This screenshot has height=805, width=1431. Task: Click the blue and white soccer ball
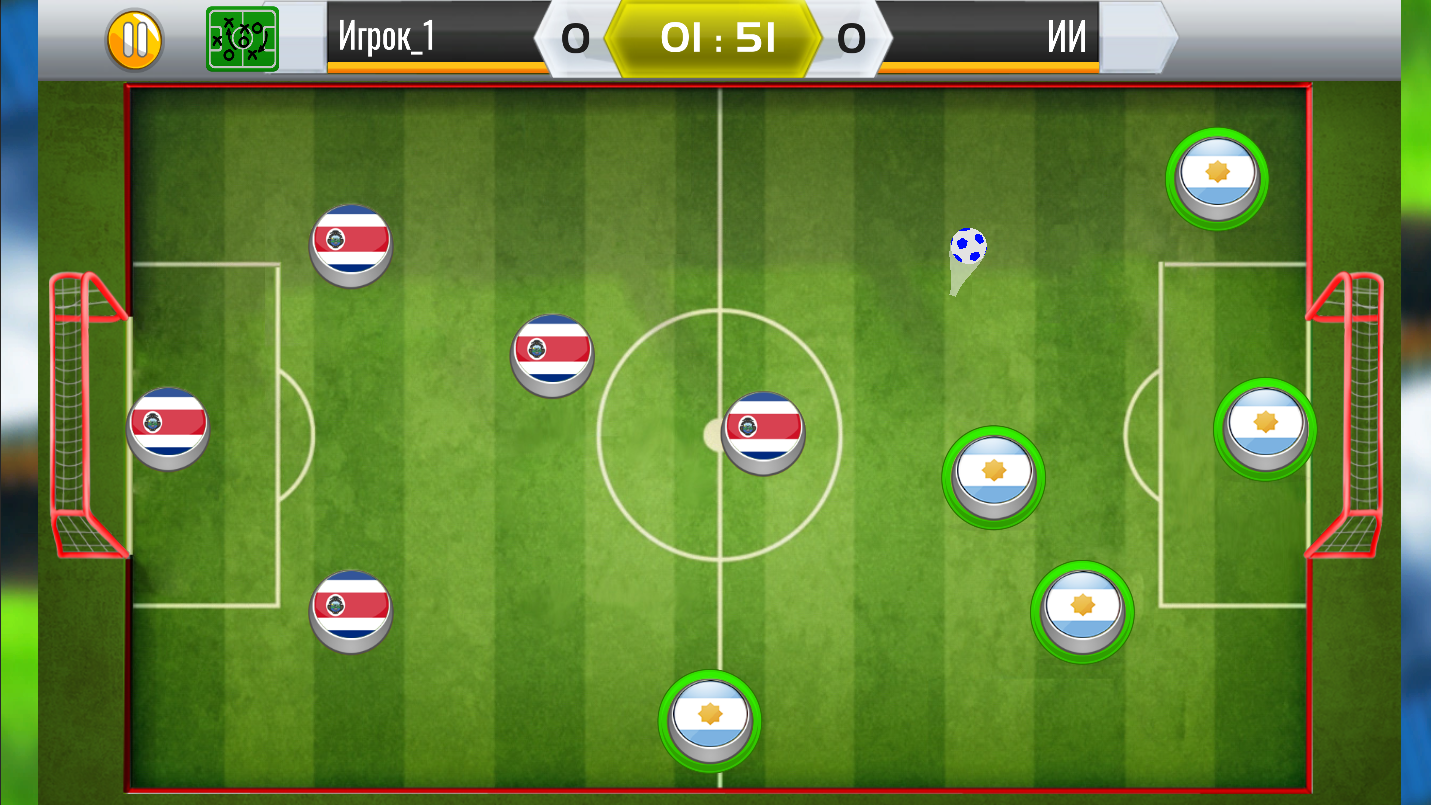(x=968, y=243)
